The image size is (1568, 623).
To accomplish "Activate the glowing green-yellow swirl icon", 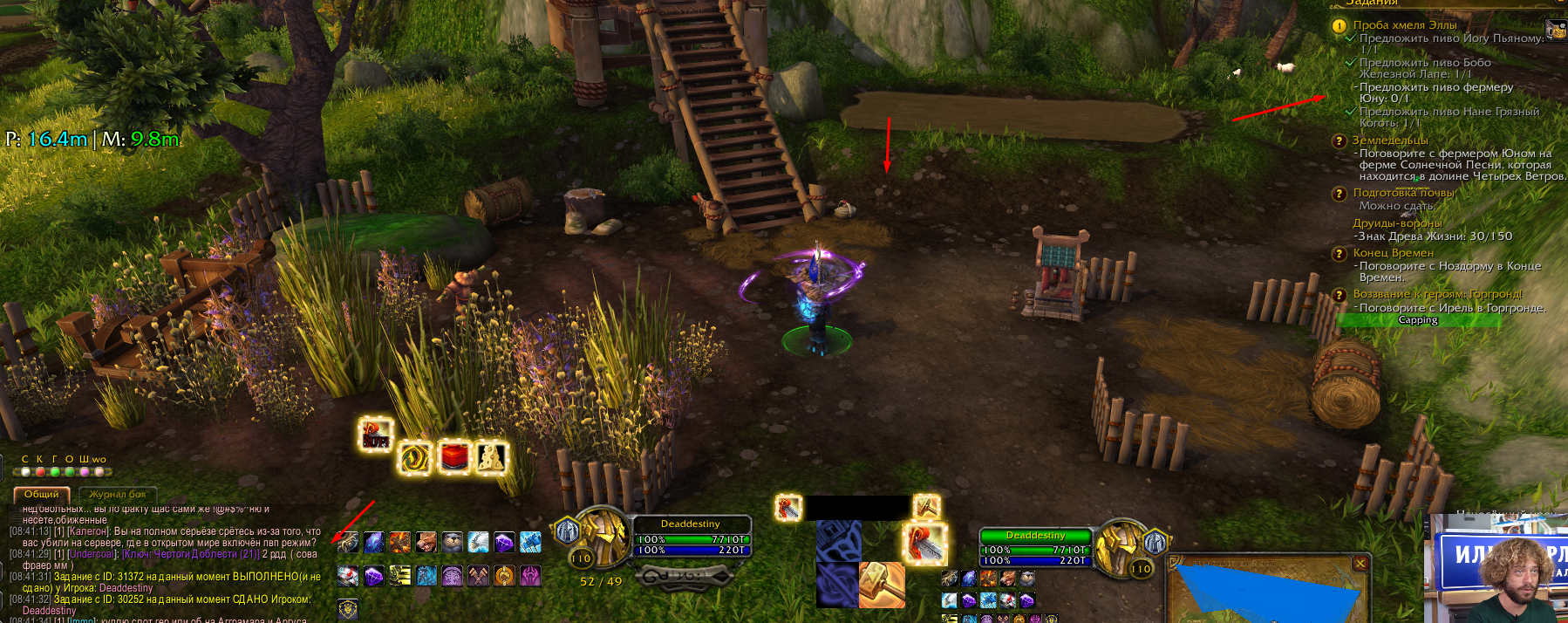I will pos(414,458).
